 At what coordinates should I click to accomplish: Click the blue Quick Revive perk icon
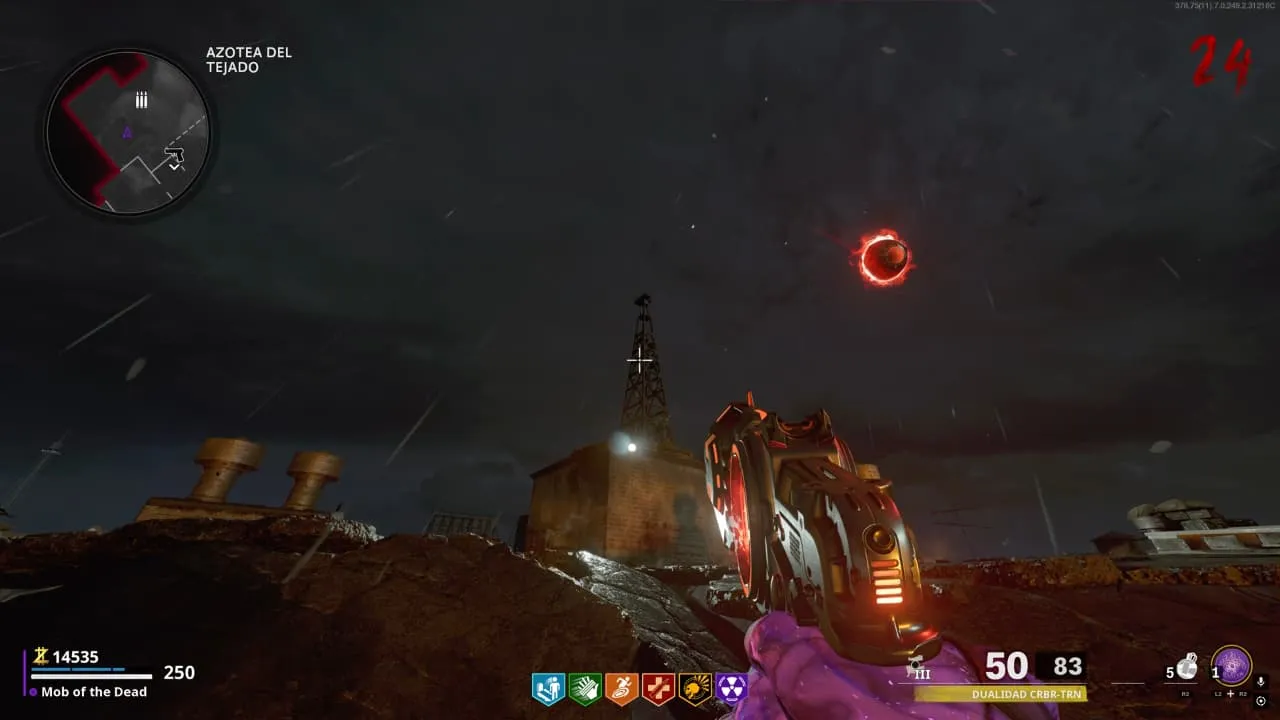tap(548, 688)
